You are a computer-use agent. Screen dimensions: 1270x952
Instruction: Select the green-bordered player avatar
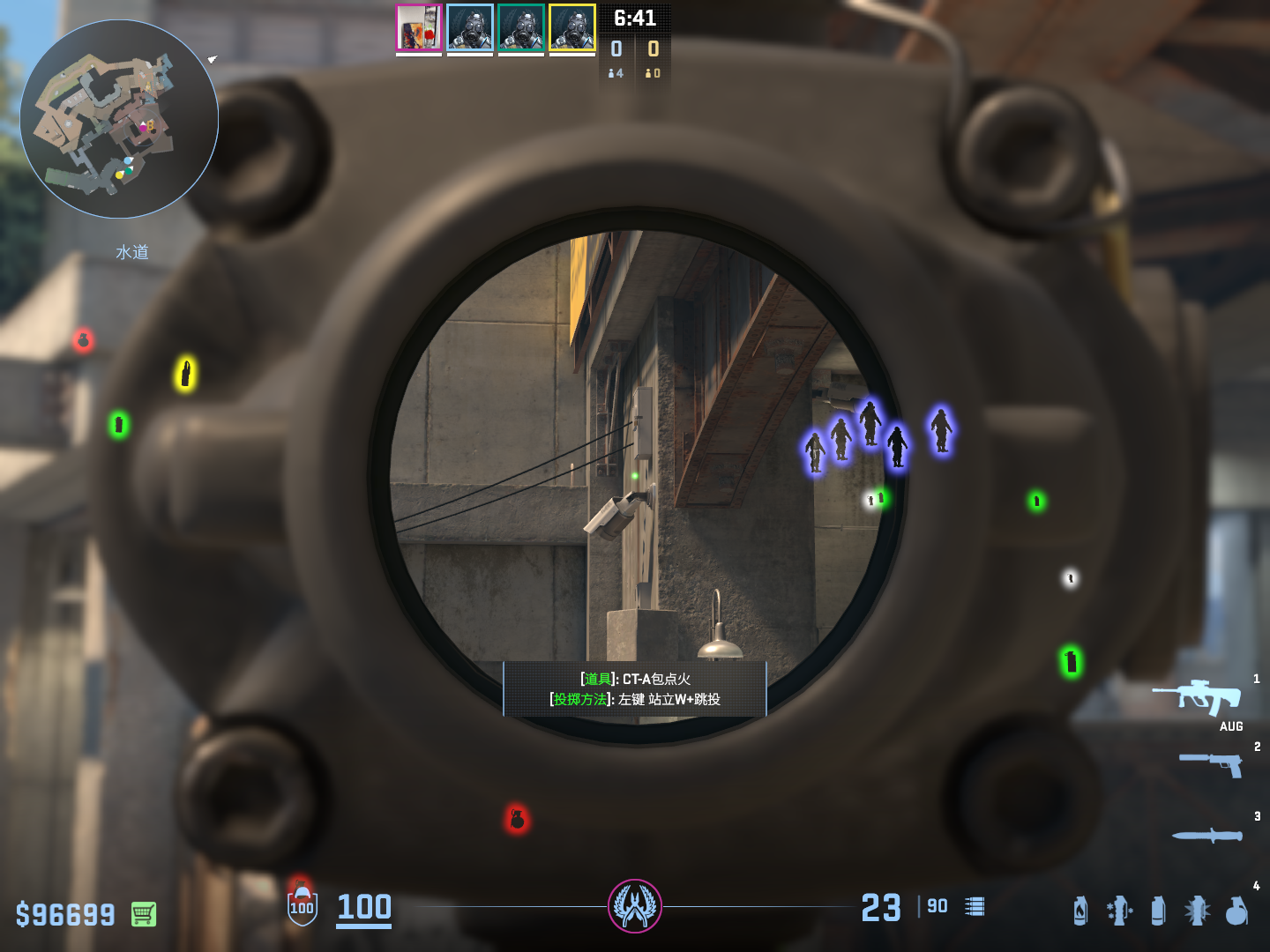[521, 27]
